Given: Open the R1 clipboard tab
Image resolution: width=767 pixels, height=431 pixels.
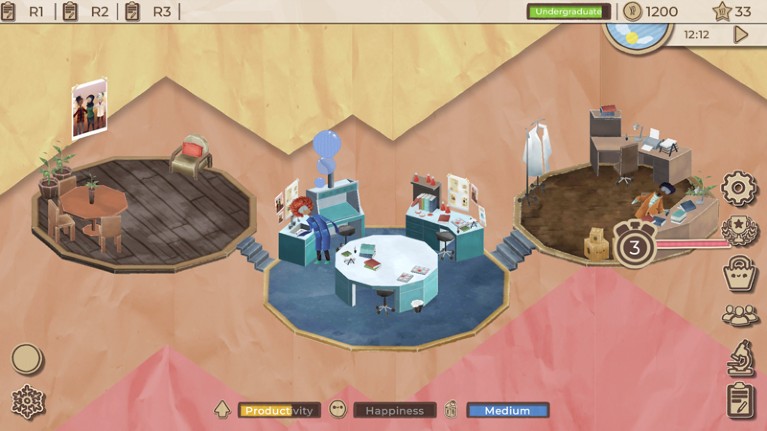Looking at the screenshot, I should click(x=27, y=12).
